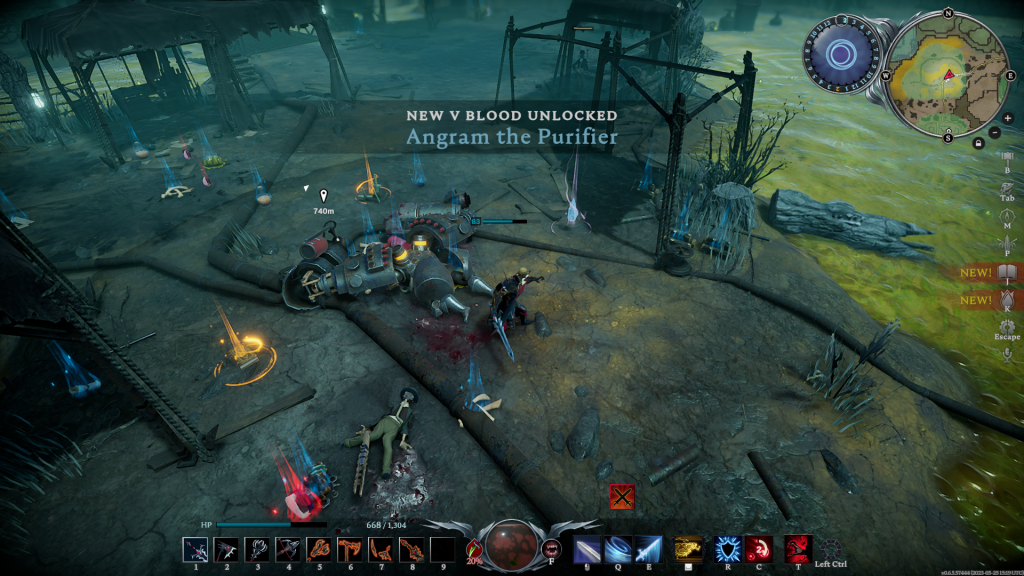Cast the blue shield spell on R
Screen dimensions: 1024x576
point(727,549)
